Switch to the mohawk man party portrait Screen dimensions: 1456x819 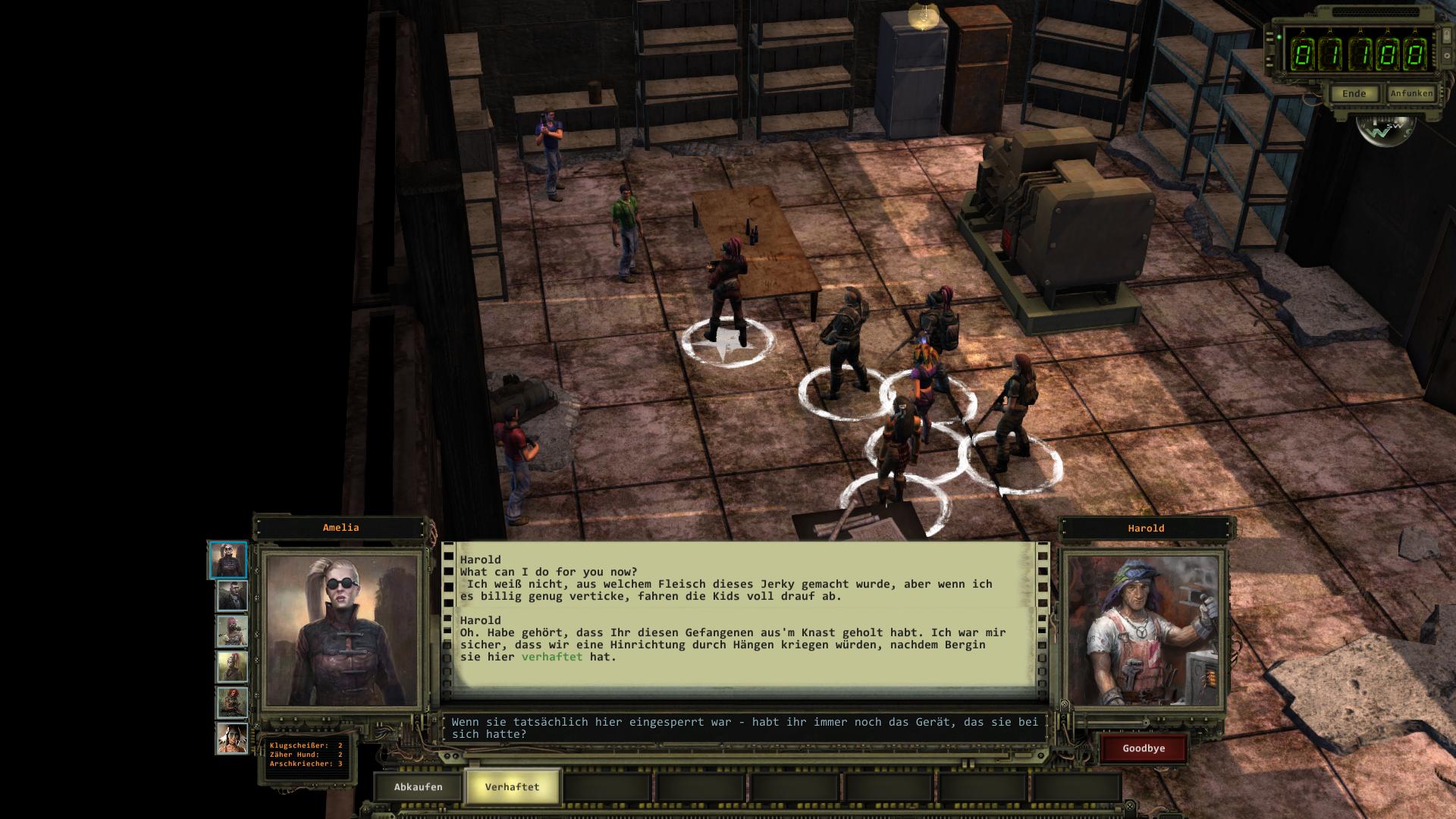point(232,596)
